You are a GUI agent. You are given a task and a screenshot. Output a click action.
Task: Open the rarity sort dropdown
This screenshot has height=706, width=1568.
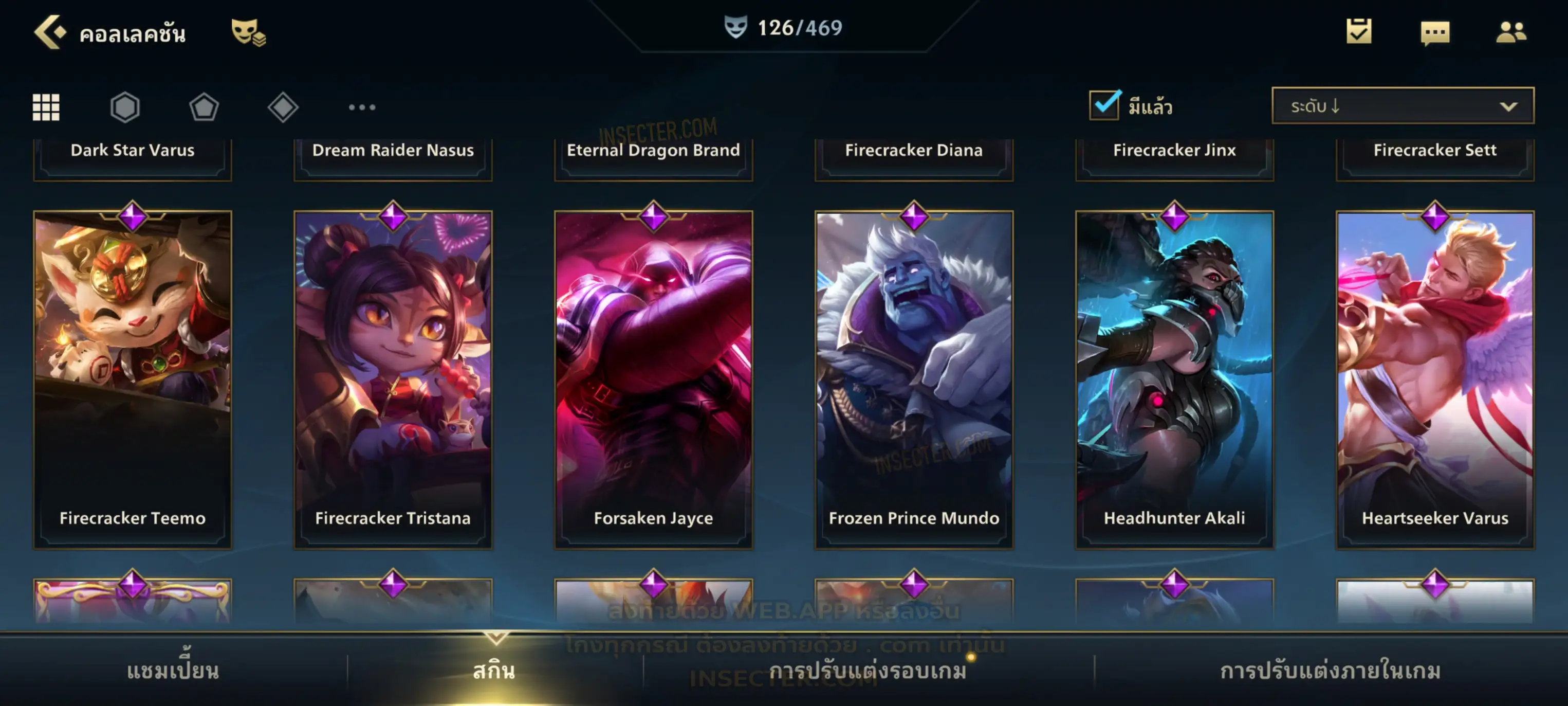[1402, 106]
